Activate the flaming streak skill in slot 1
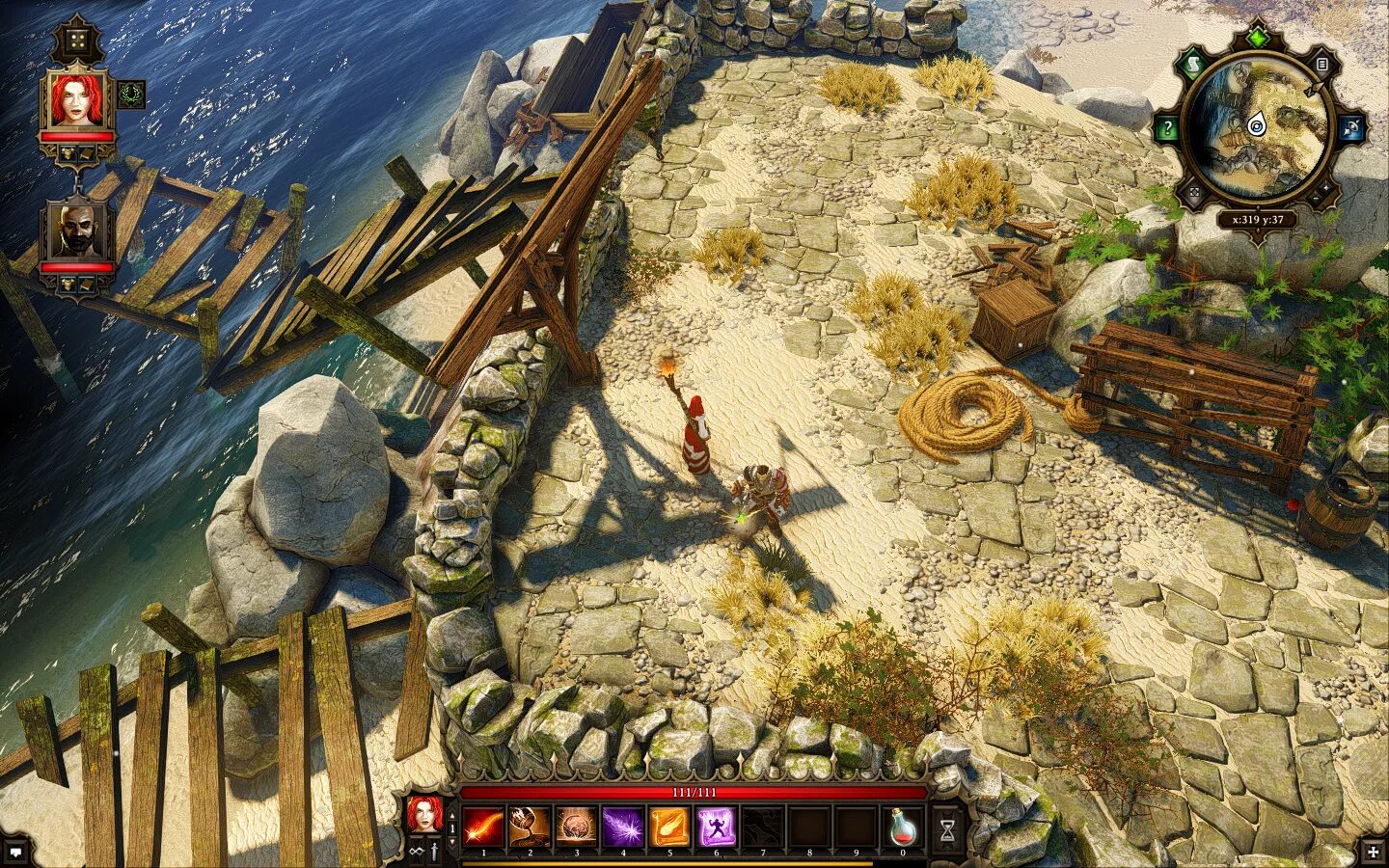Image resolution: width=1389 pixels, height=868 pixels. coord(481,827)
